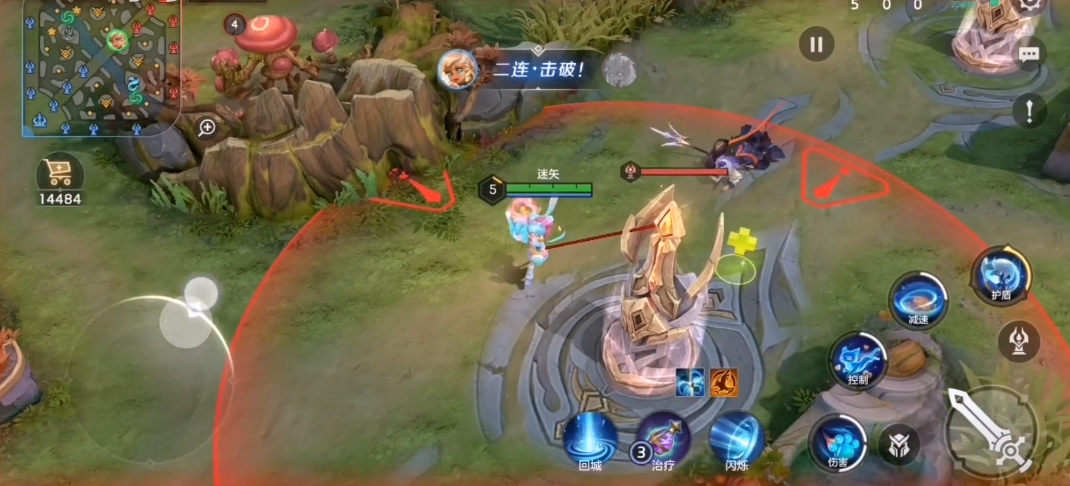Activate the orange wing equipment item
This screenshot has width=1070, height=486.
tap(724, 382)
